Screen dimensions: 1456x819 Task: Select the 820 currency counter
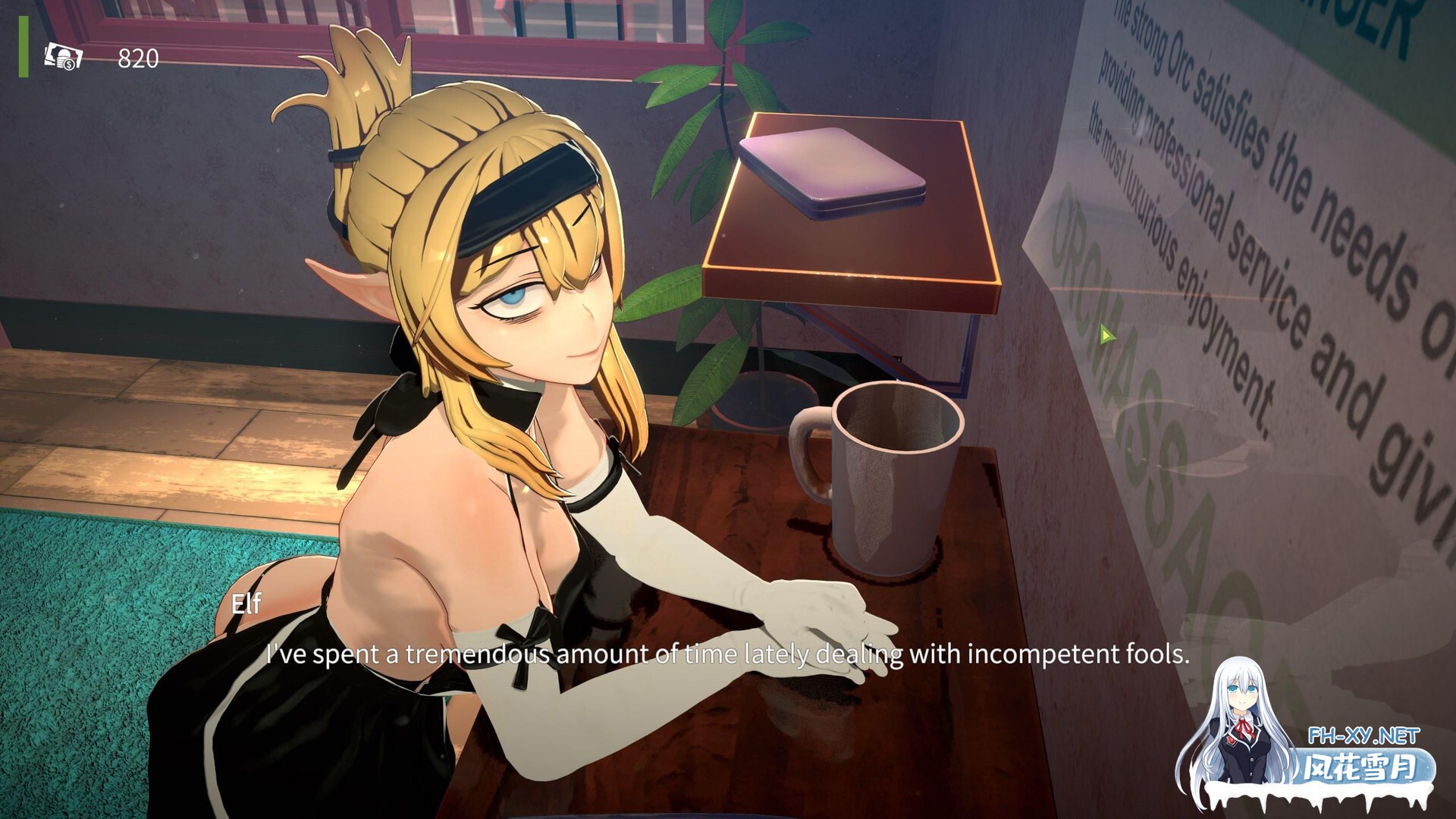[x=136, y=56]
